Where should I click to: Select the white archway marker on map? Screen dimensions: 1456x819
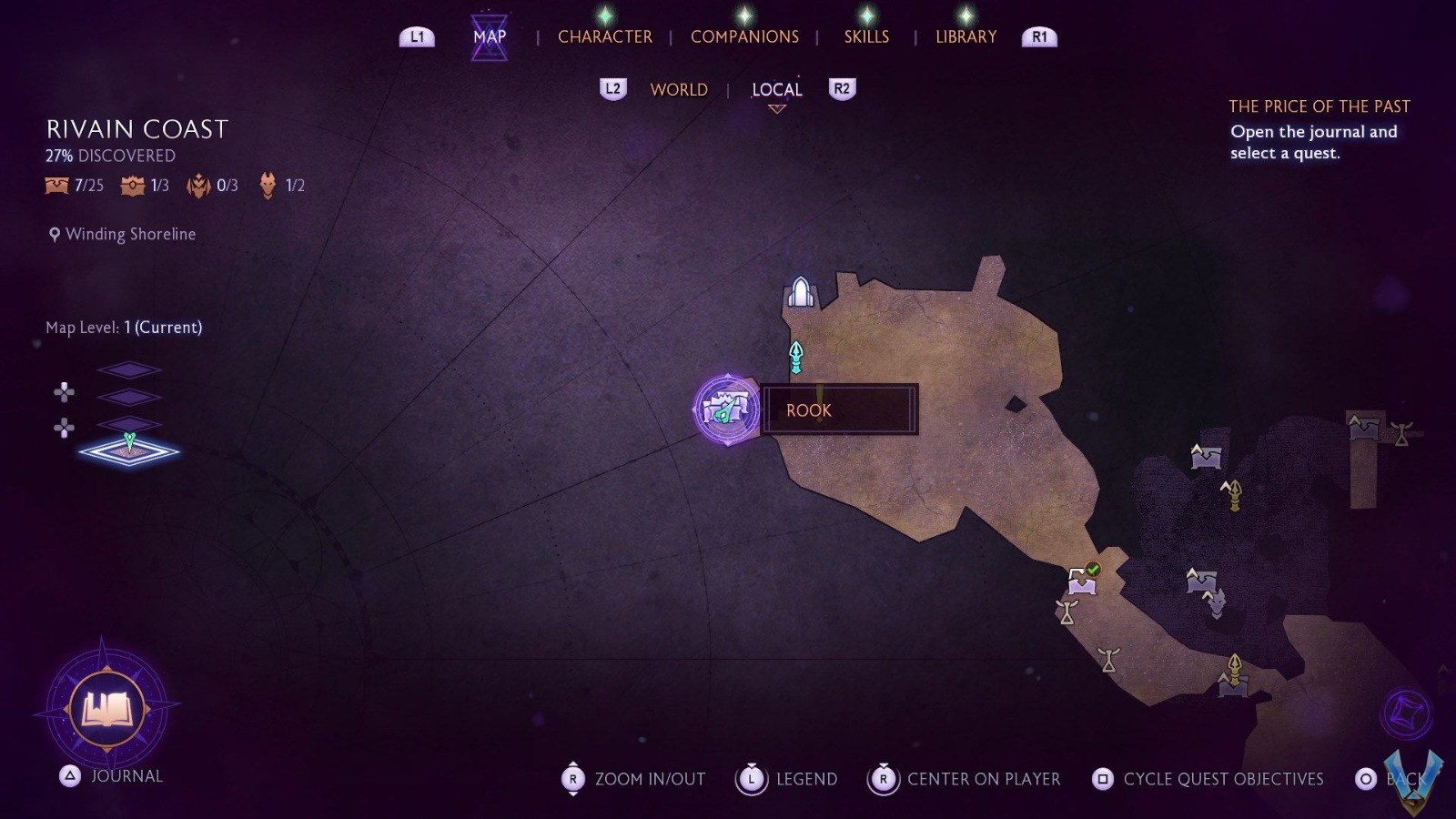[800, 293]
